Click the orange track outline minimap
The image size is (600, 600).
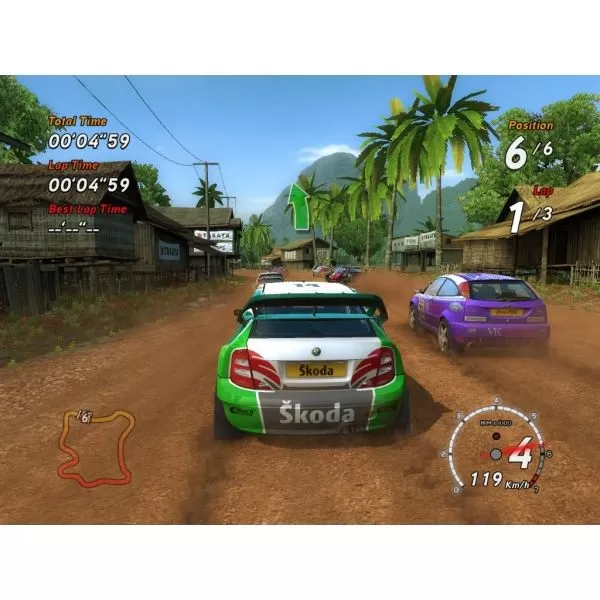click(x=93, y=447)
